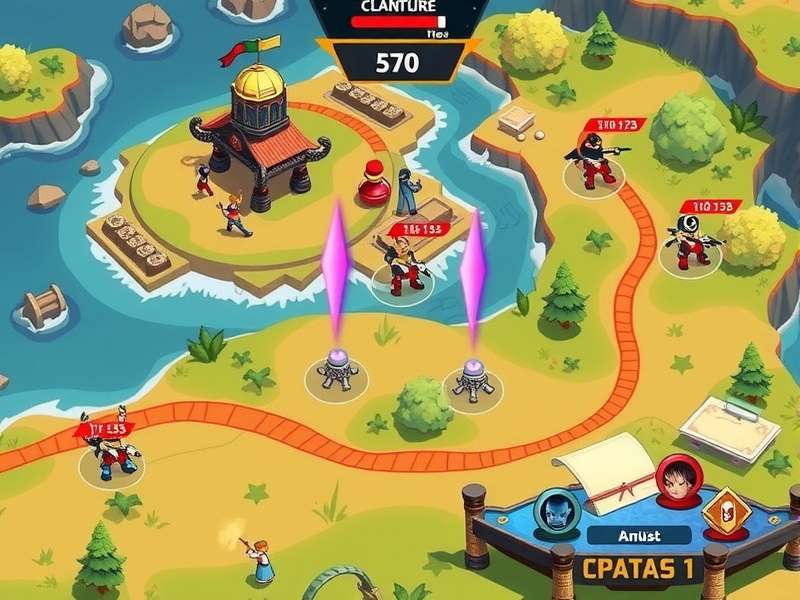
Task: Select the blue-faced character portrait
Action: (x=551, y=510)
